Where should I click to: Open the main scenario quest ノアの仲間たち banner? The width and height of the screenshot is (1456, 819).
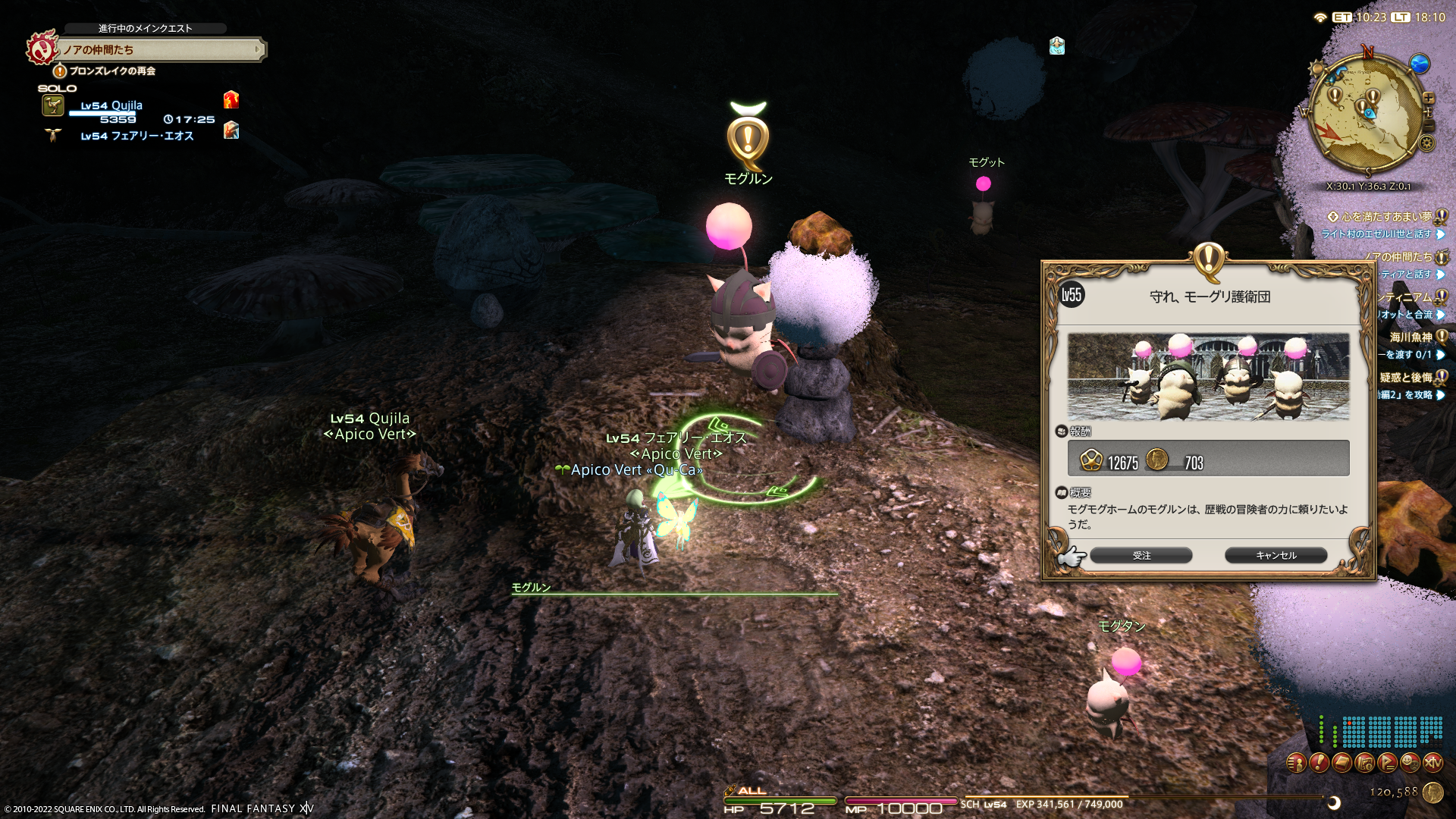click(x=159, y=50)
